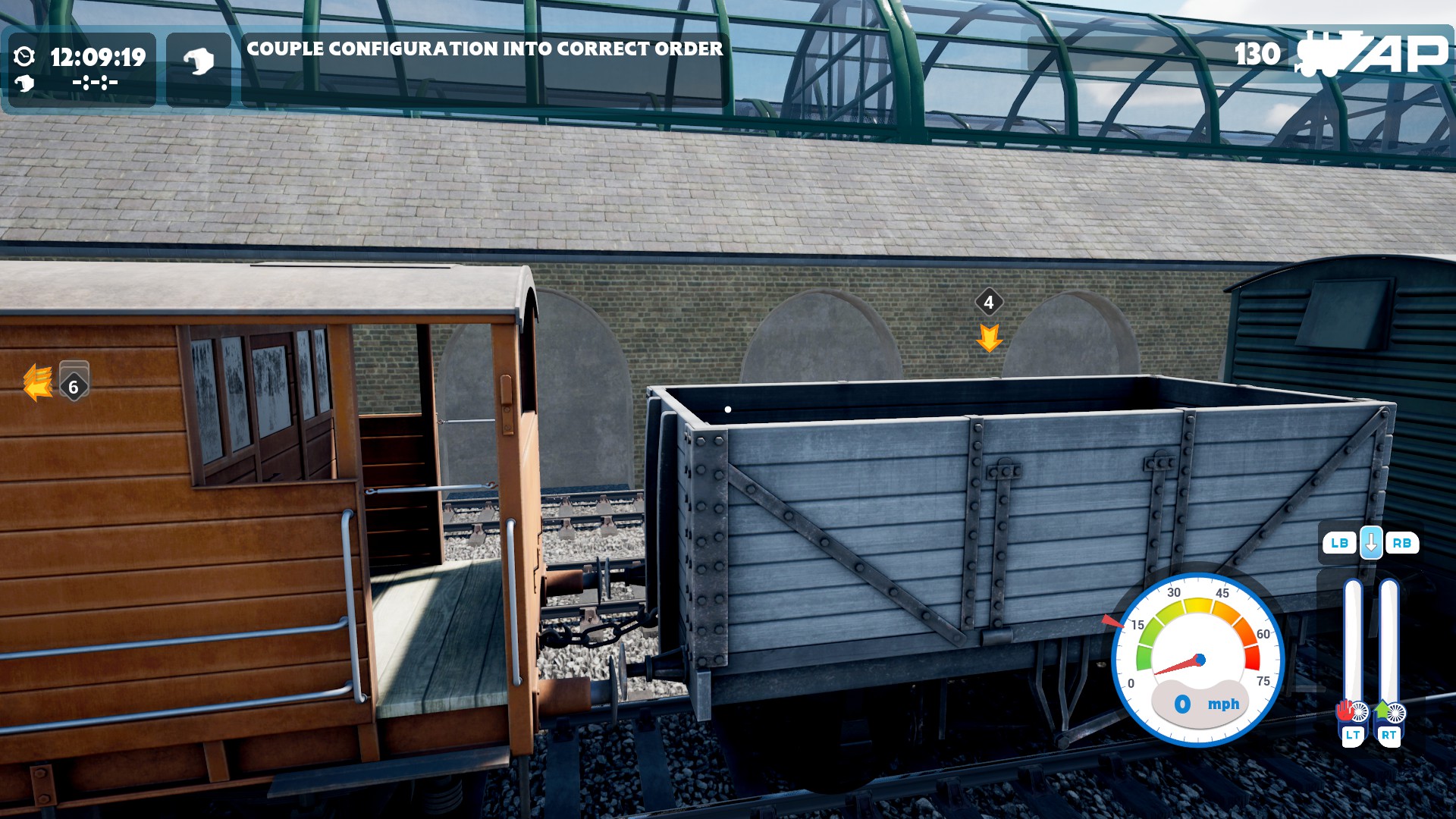Select the off-screen wagon marker numbered 6

tap(74, 387)
